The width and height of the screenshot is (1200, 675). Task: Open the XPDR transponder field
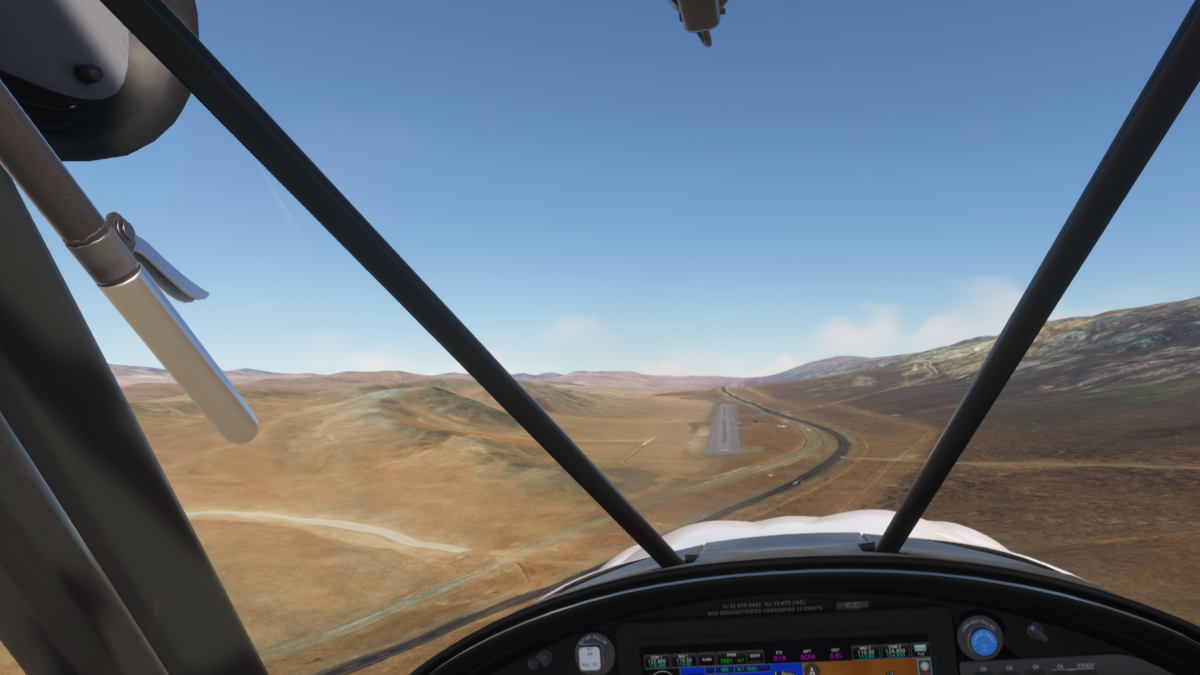(x=731, y=659)
